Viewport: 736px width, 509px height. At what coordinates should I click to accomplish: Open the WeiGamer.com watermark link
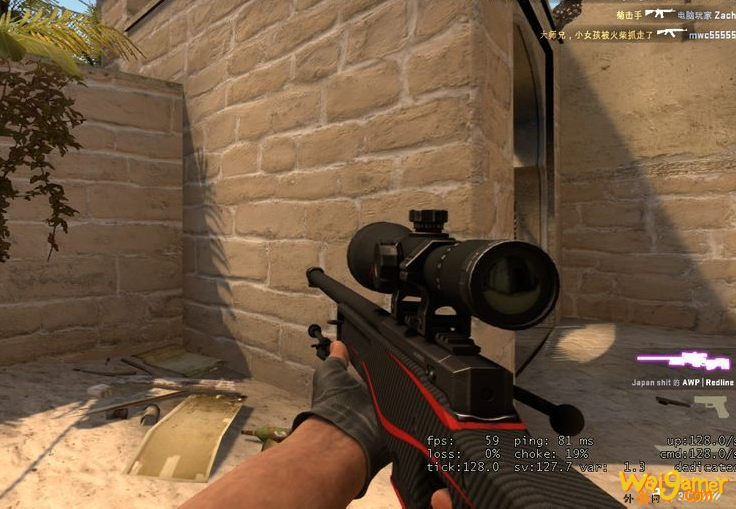point(674,486)
